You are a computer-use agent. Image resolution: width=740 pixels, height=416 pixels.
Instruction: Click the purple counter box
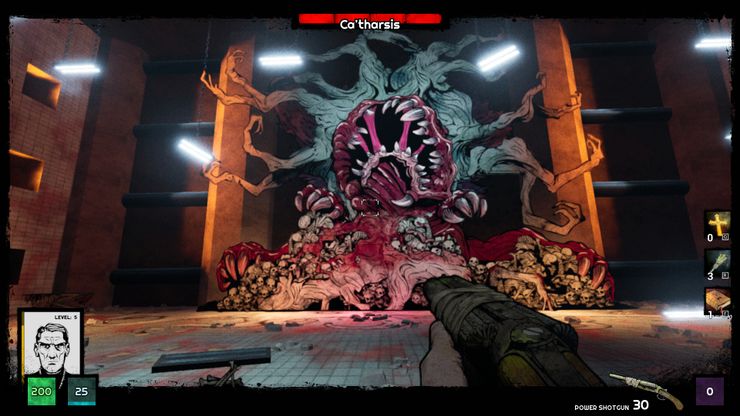tap(710, 391)
